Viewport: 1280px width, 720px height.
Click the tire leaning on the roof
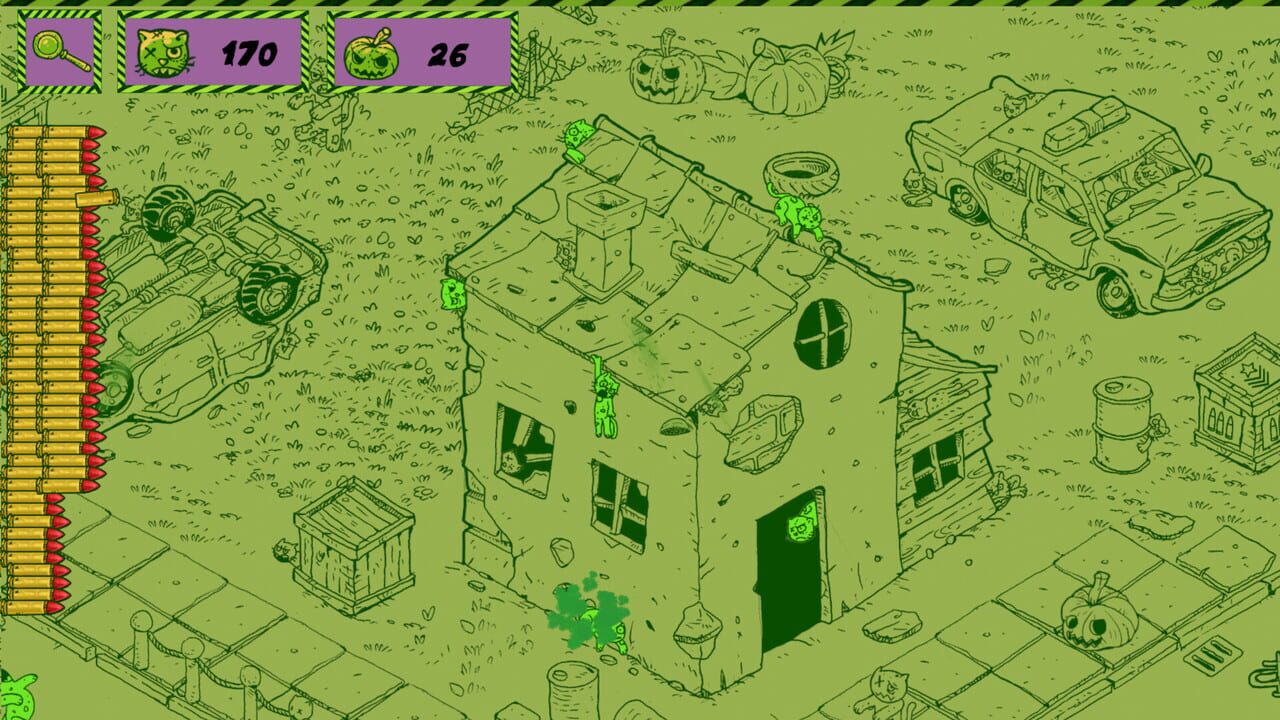click(x=803, y=170)
